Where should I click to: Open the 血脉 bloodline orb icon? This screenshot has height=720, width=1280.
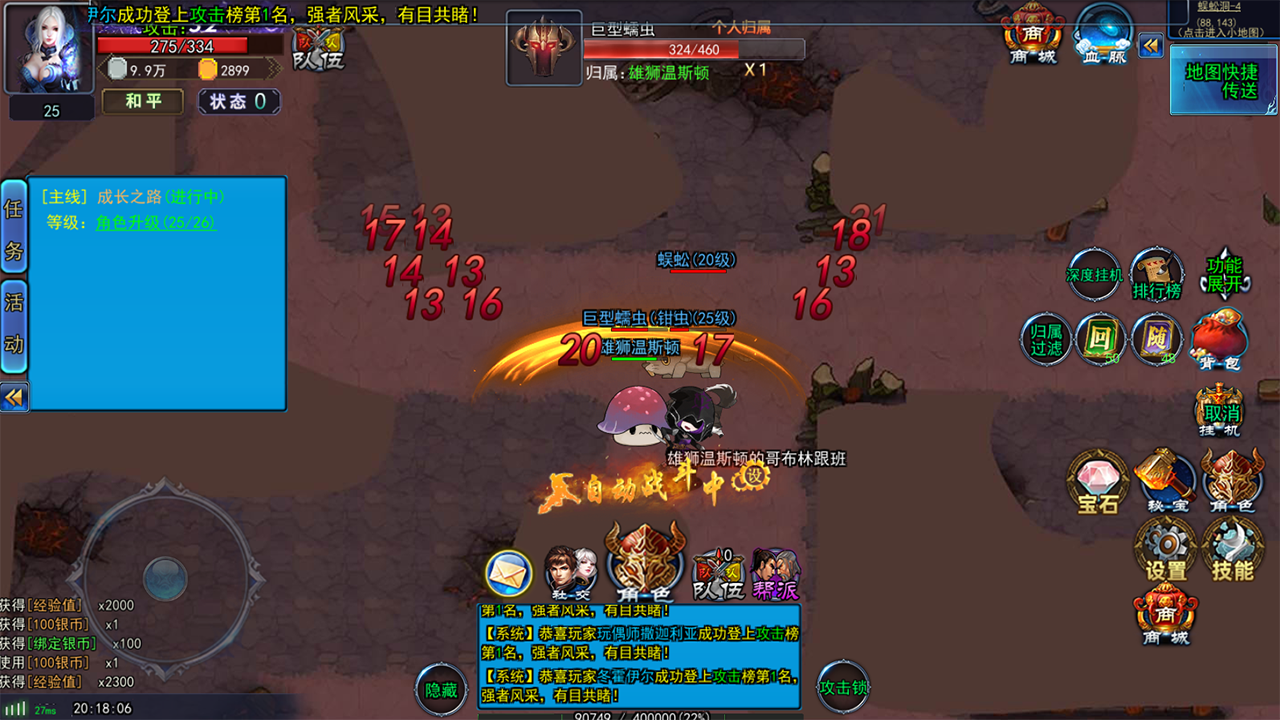click(x=1103, y=36)
